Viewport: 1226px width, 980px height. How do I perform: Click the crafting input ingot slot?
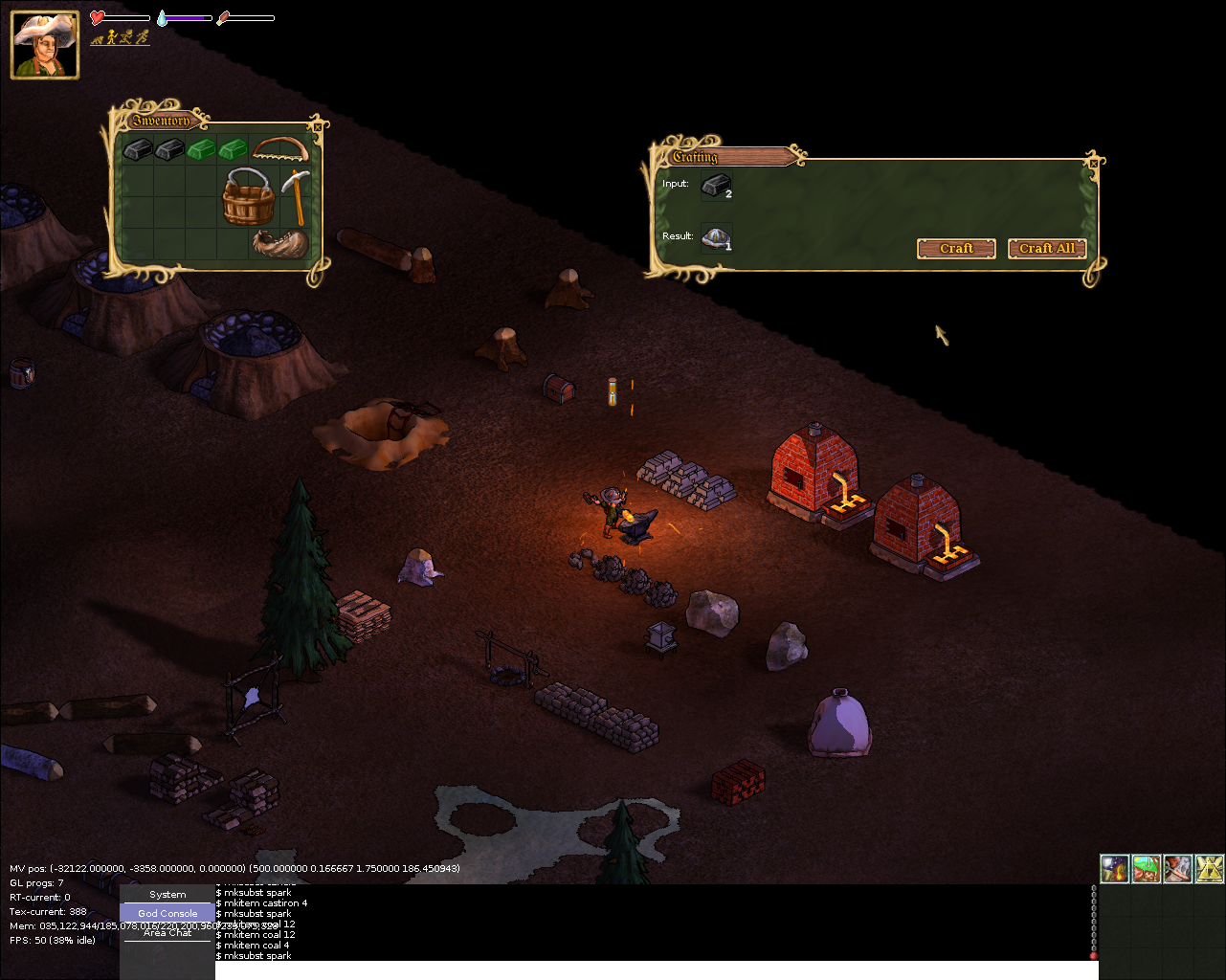(716, 186)
